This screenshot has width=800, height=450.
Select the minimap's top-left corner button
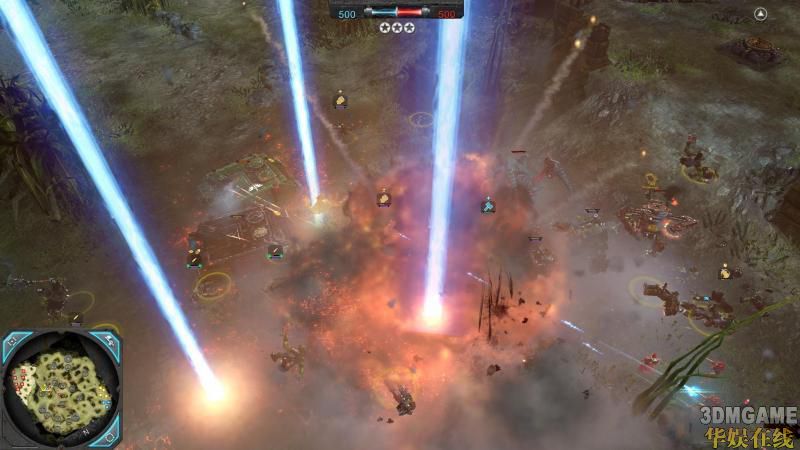(x=13, y=344)
